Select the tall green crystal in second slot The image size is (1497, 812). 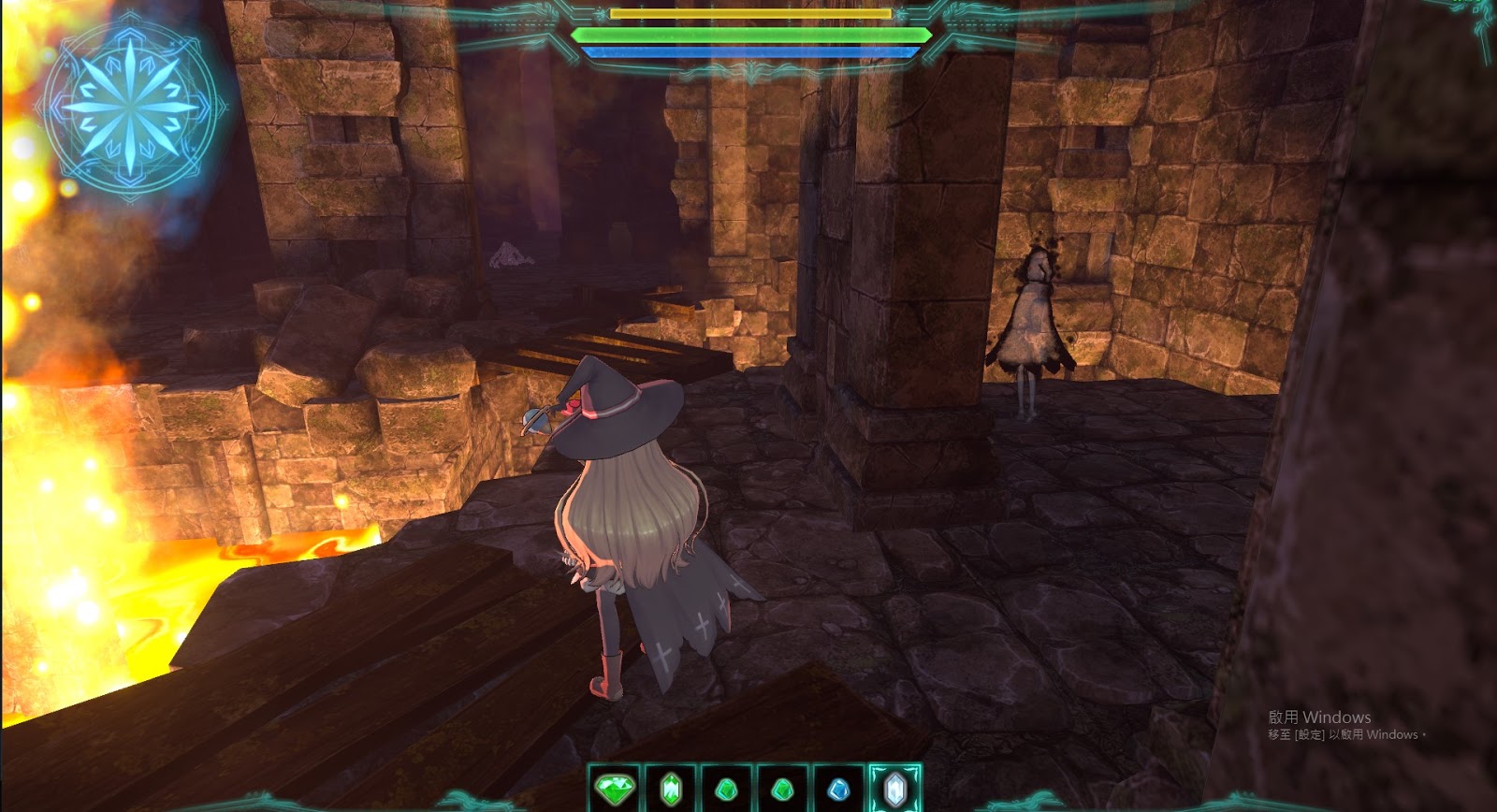pos(670,789)
